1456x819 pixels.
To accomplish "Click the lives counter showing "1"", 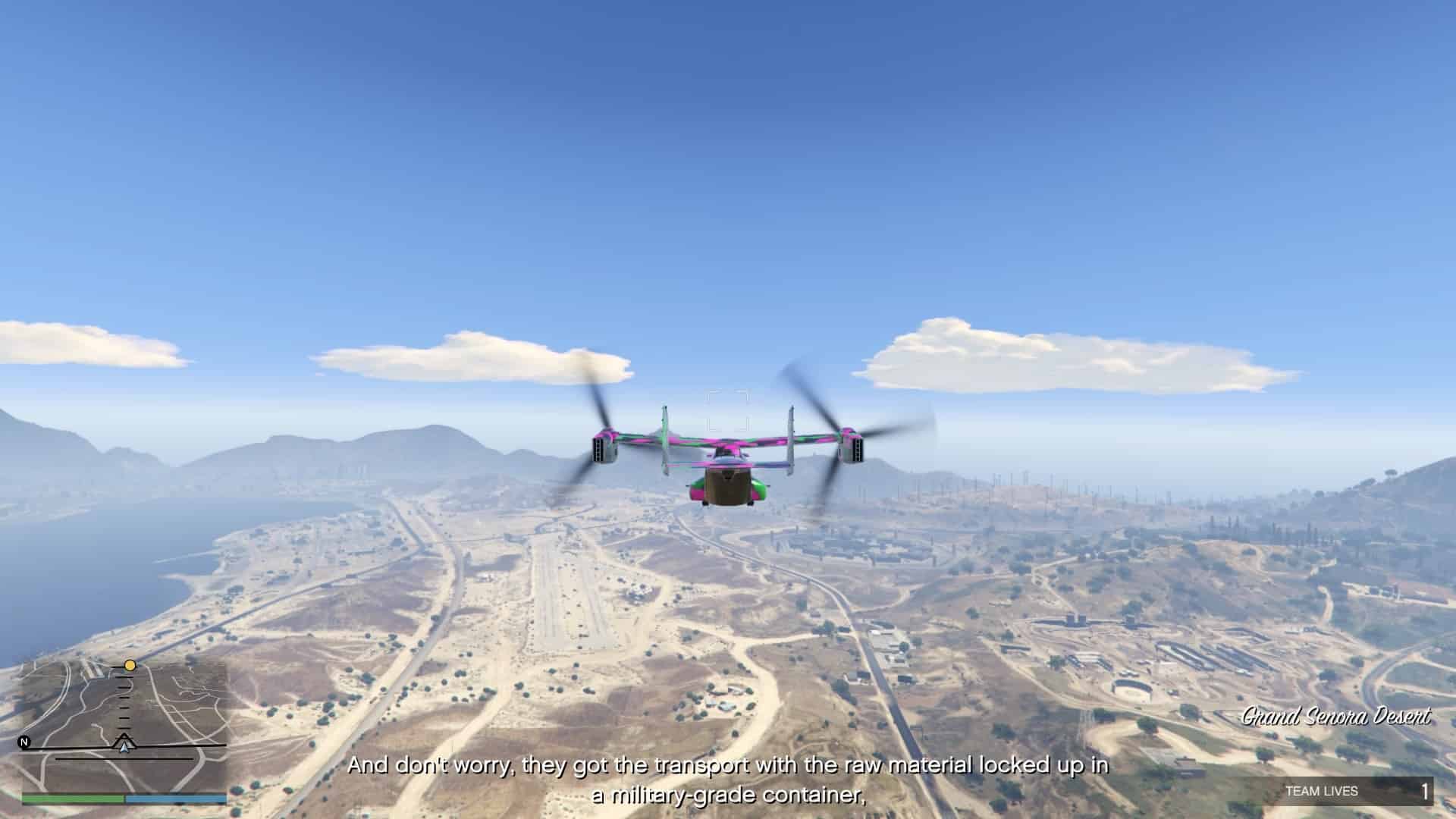I will [x=1426, y=792].
